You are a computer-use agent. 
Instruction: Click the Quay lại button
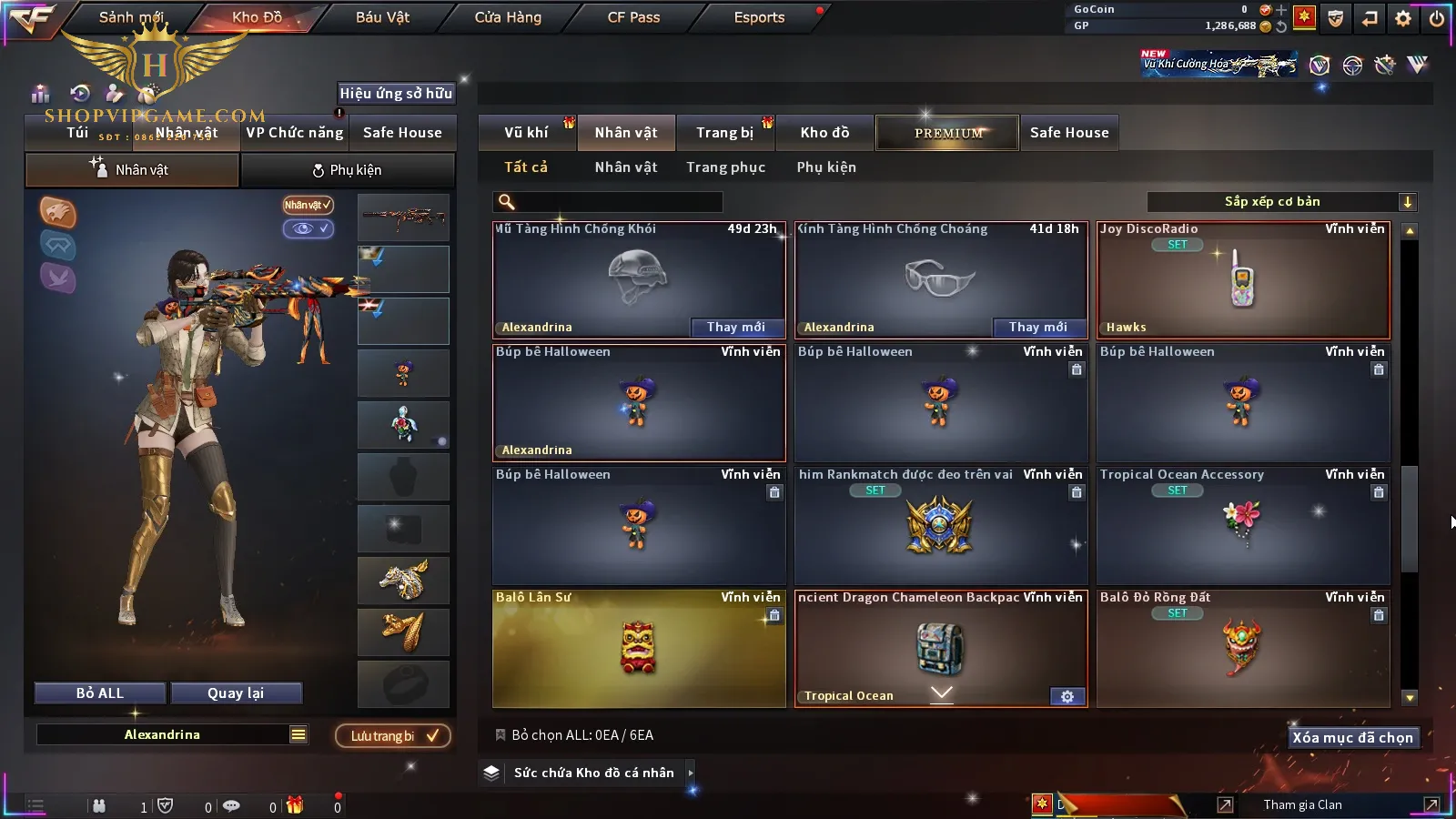click(x=236, y=693)
